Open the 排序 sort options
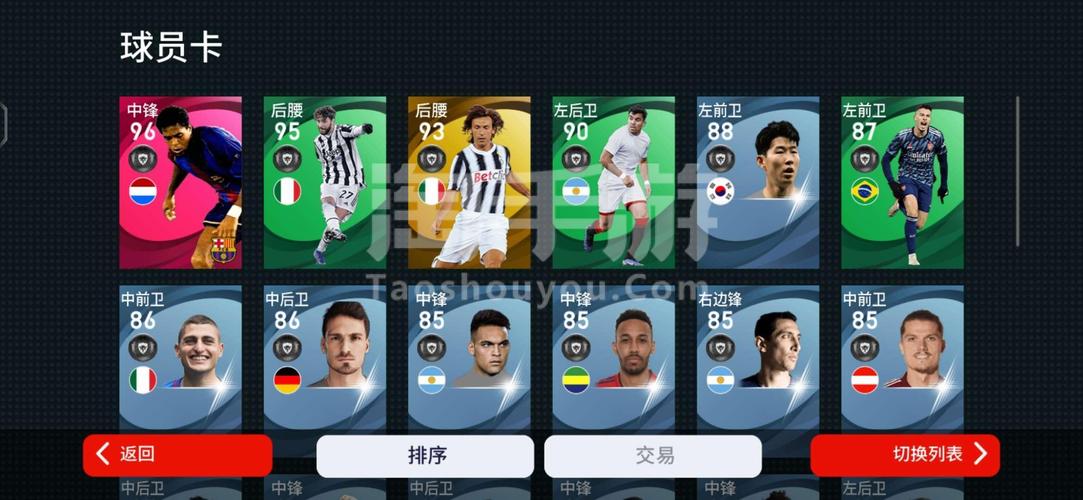The image size is (1083, 500). tap(425, 456)
